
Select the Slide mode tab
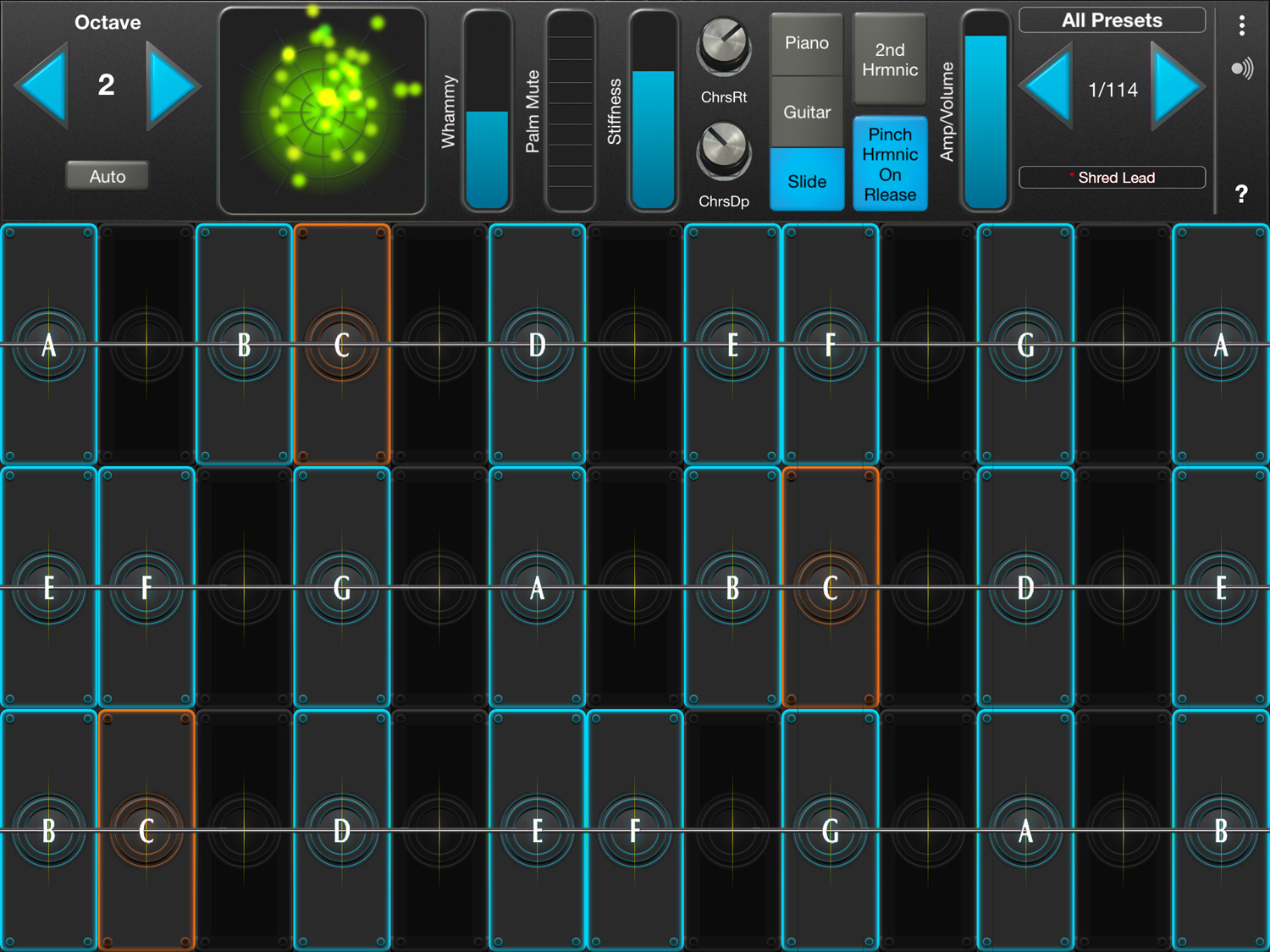(806, 180)
